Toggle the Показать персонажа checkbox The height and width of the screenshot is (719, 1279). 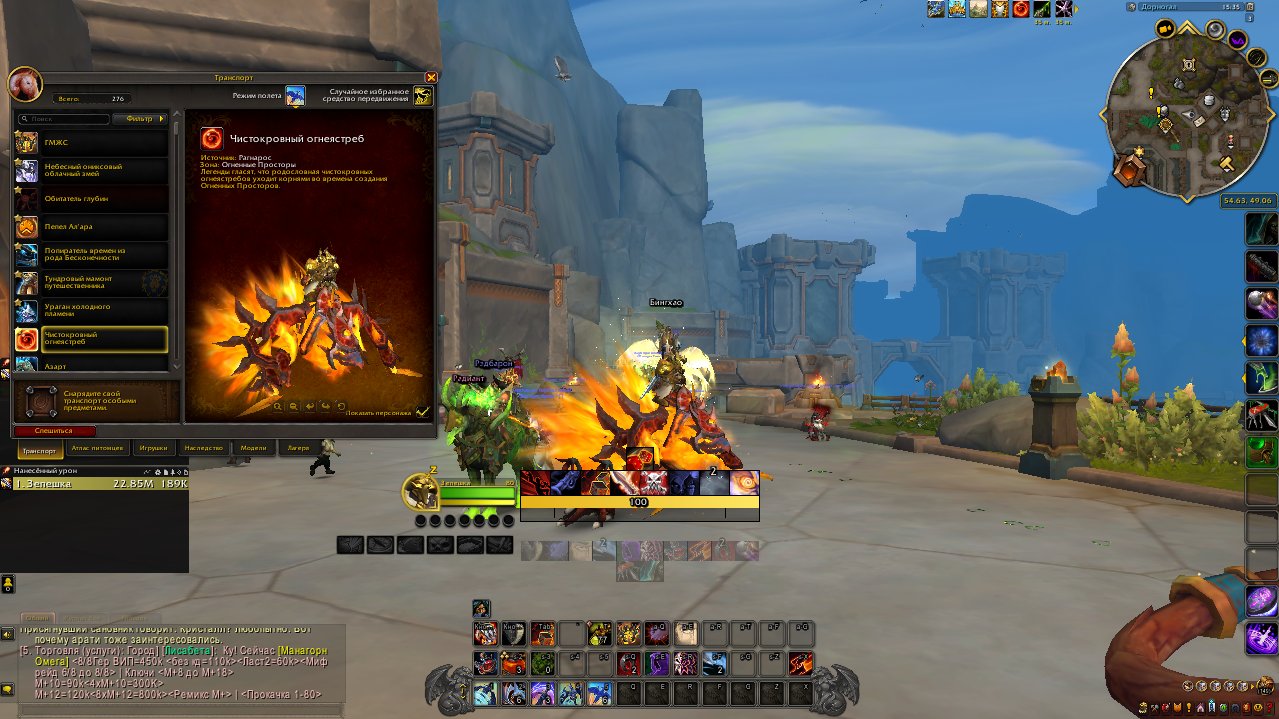pos(422,411)
